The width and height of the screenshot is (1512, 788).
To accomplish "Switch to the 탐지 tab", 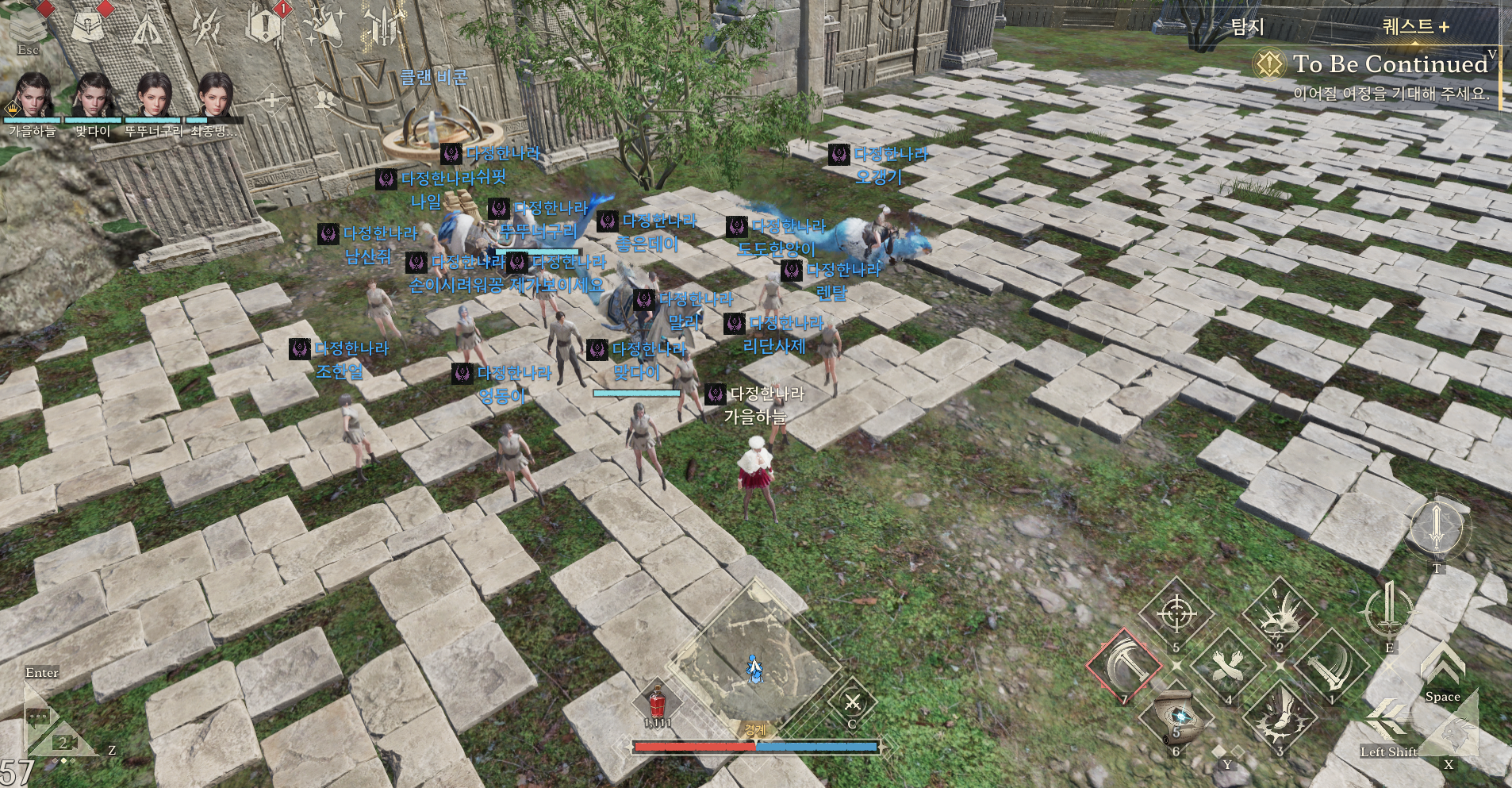I will (x=1246, y=27).
